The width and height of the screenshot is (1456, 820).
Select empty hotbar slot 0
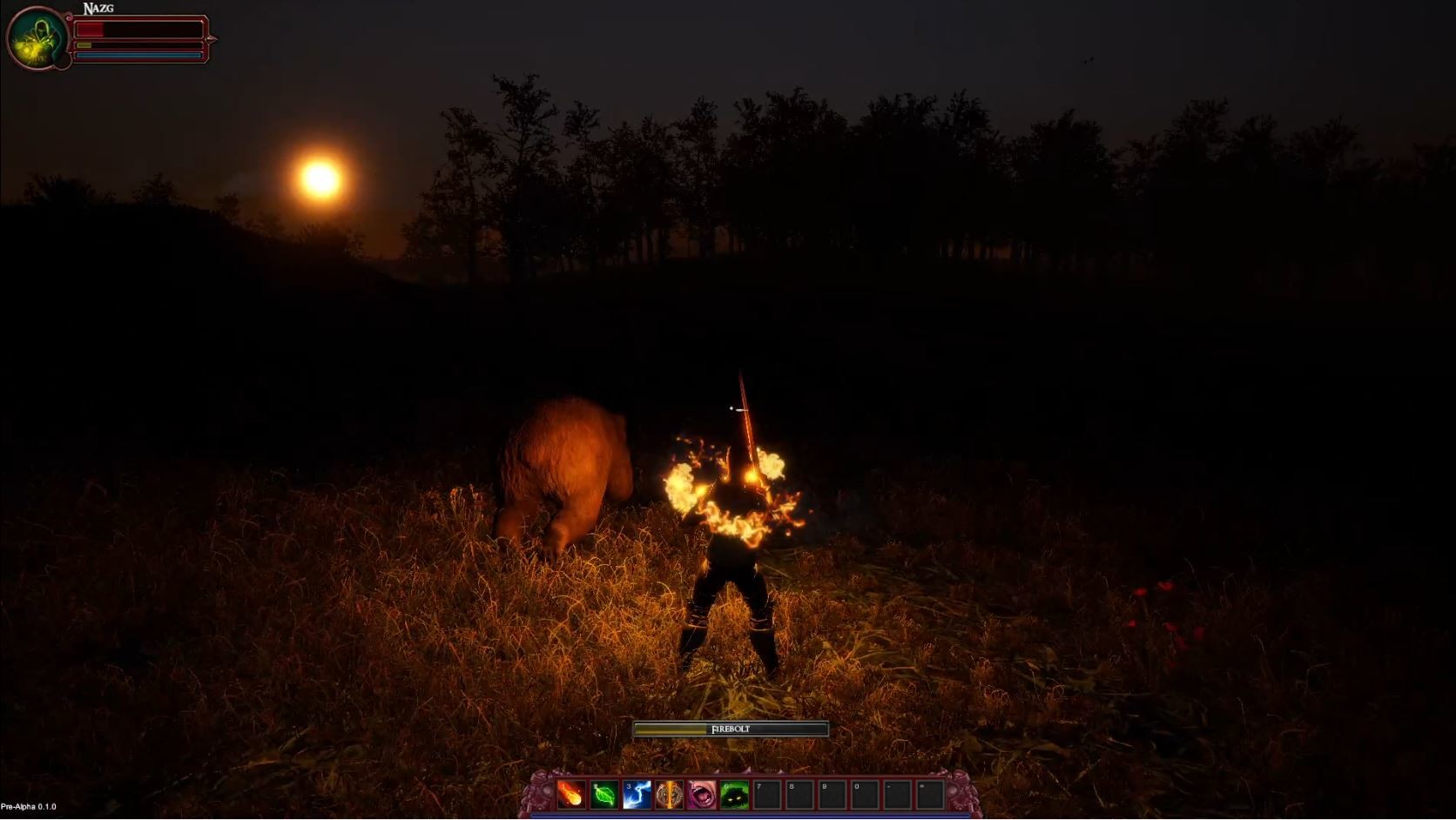tap(866, 795)
